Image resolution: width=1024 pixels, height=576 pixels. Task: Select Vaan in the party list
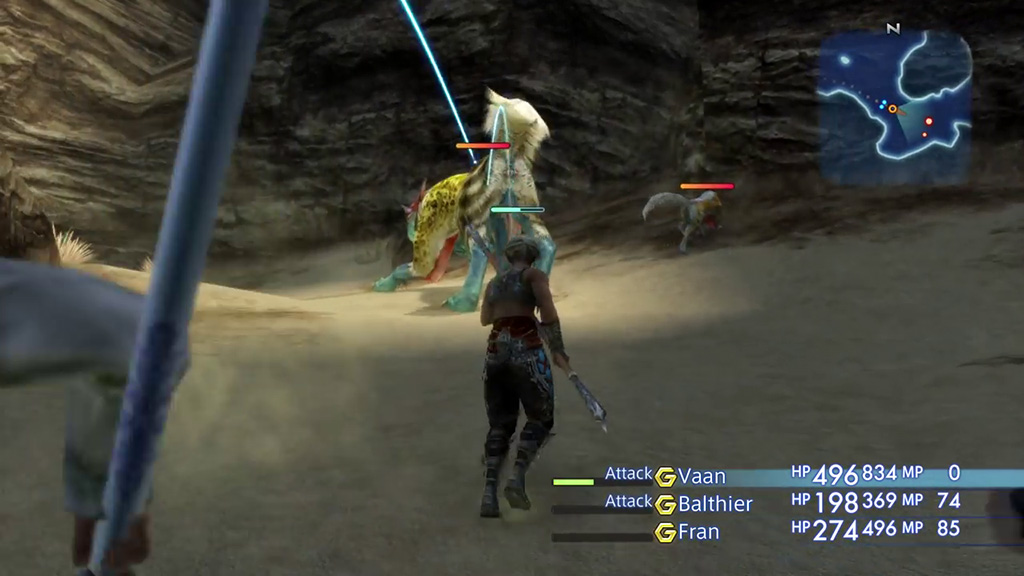pos(702,477)
